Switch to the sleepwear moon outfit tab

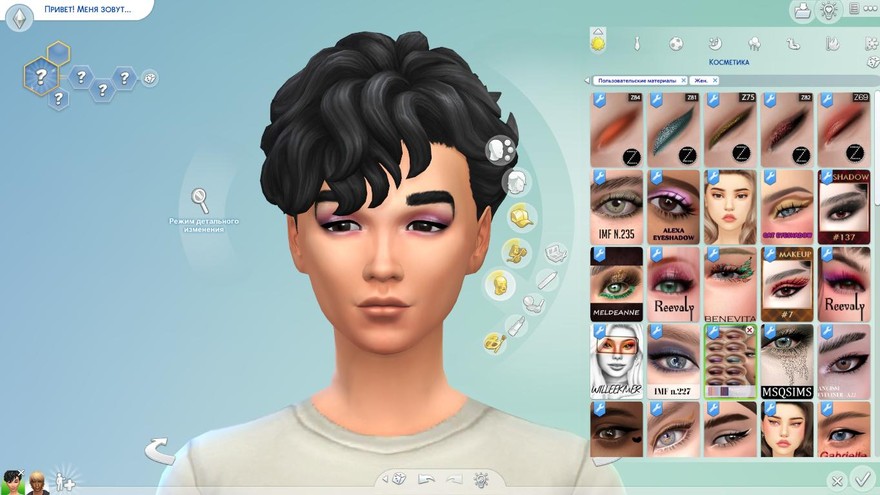coord(715,44)
